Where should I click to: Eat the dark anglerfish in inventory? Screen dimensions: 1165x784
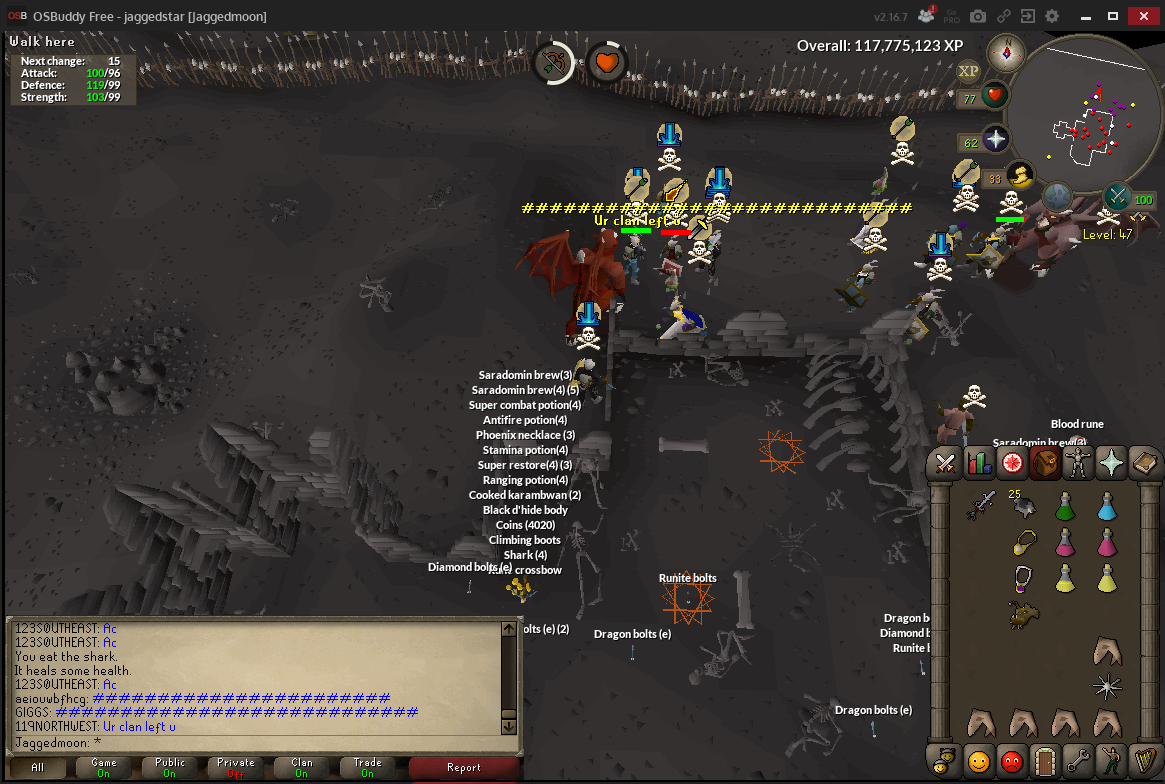(1024, 614)
